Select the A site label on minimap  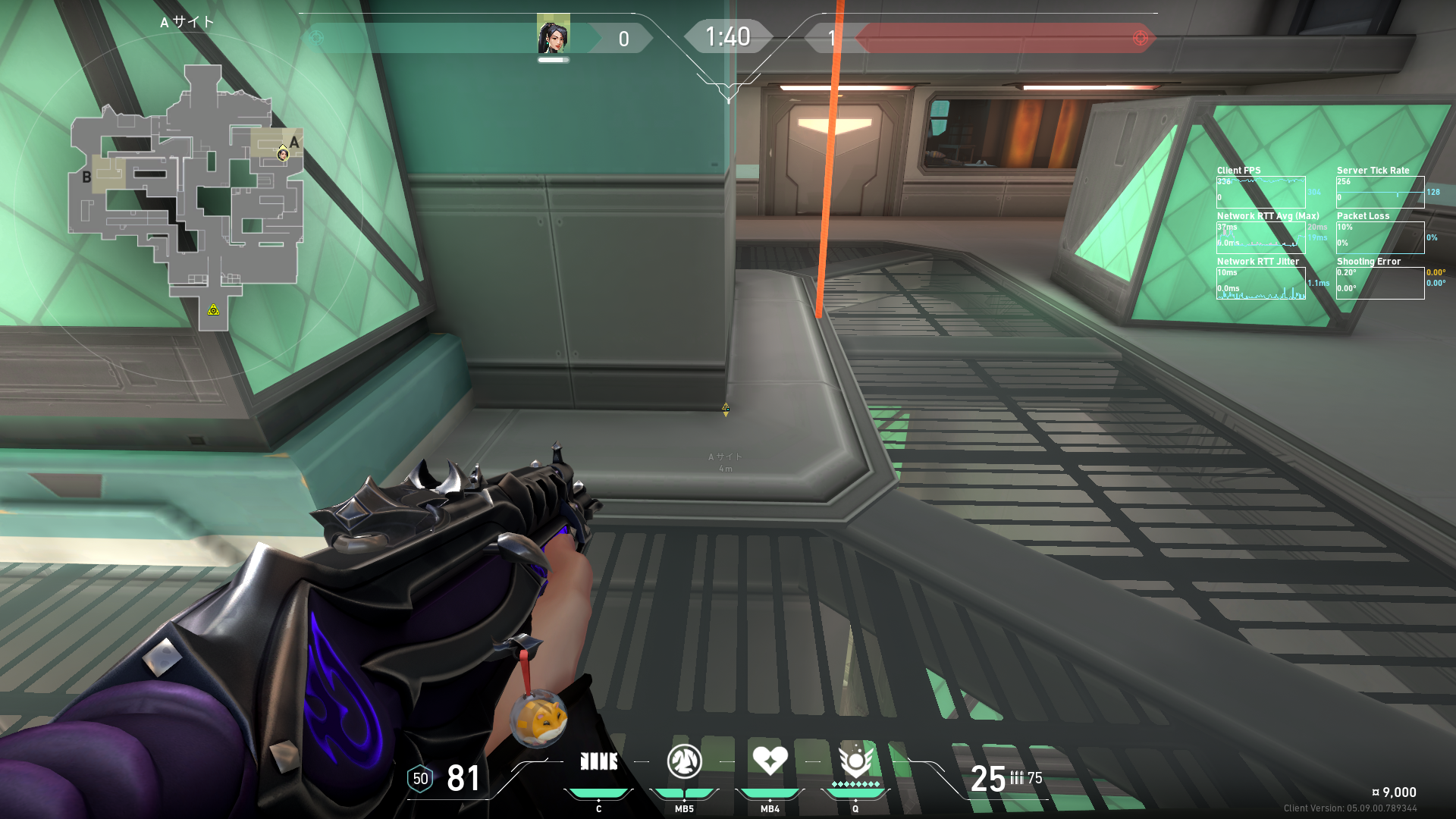click(294, 142)
